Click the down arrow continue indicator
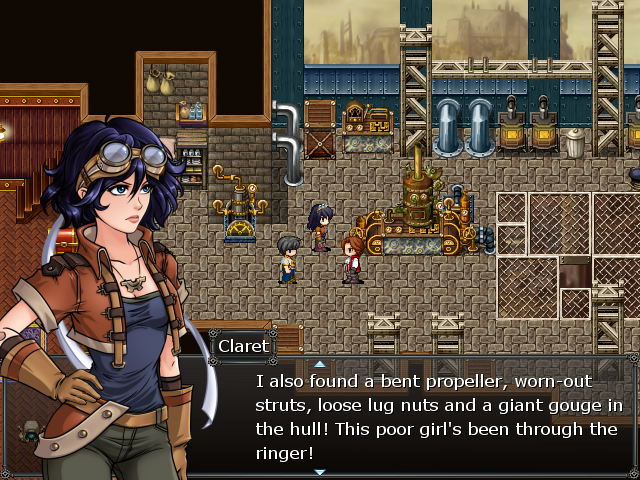640x480 pixels. [x=320, y=471]
